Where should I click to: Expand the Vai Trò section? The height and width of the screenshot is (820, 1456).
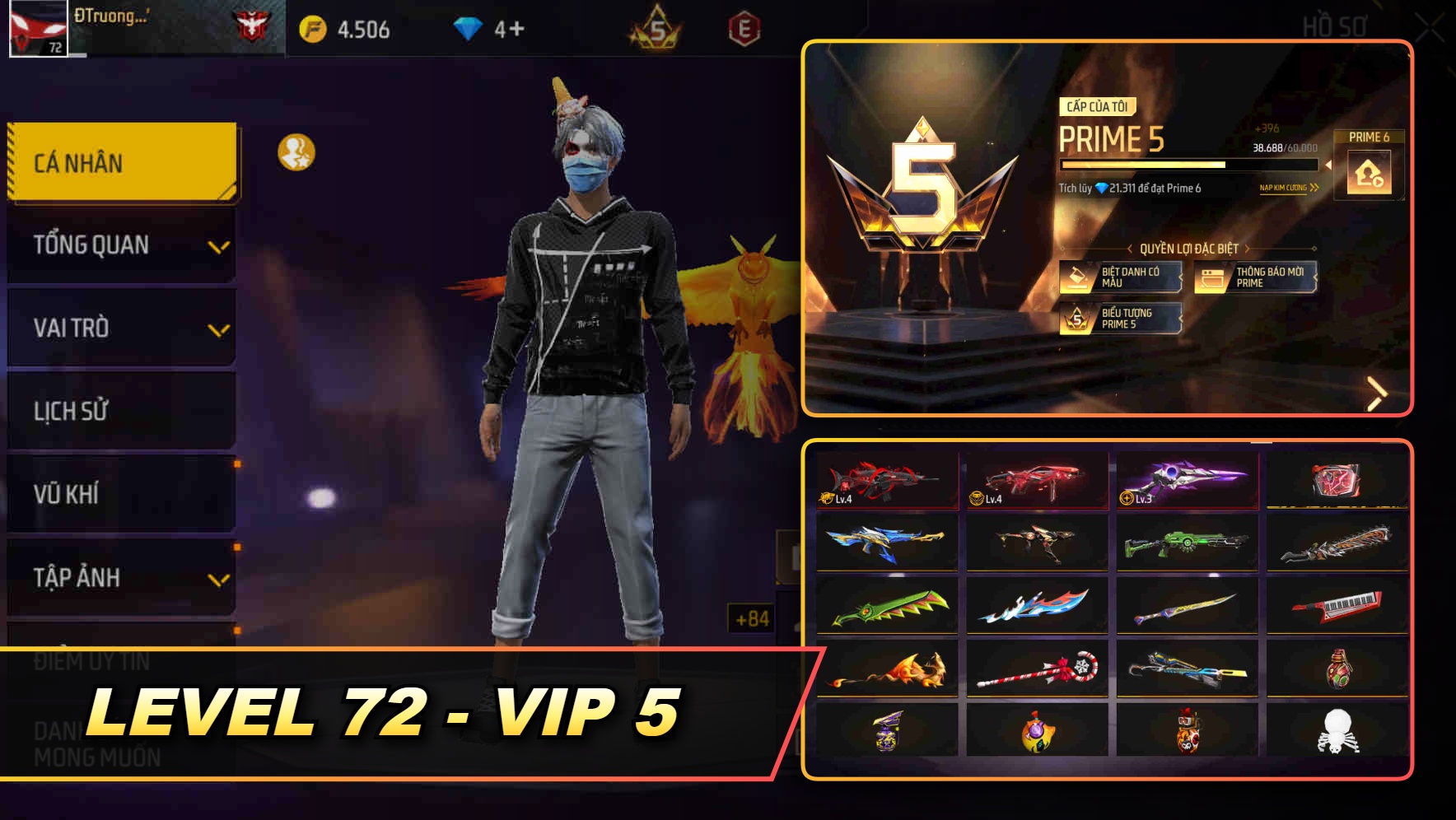coord(121,328)
